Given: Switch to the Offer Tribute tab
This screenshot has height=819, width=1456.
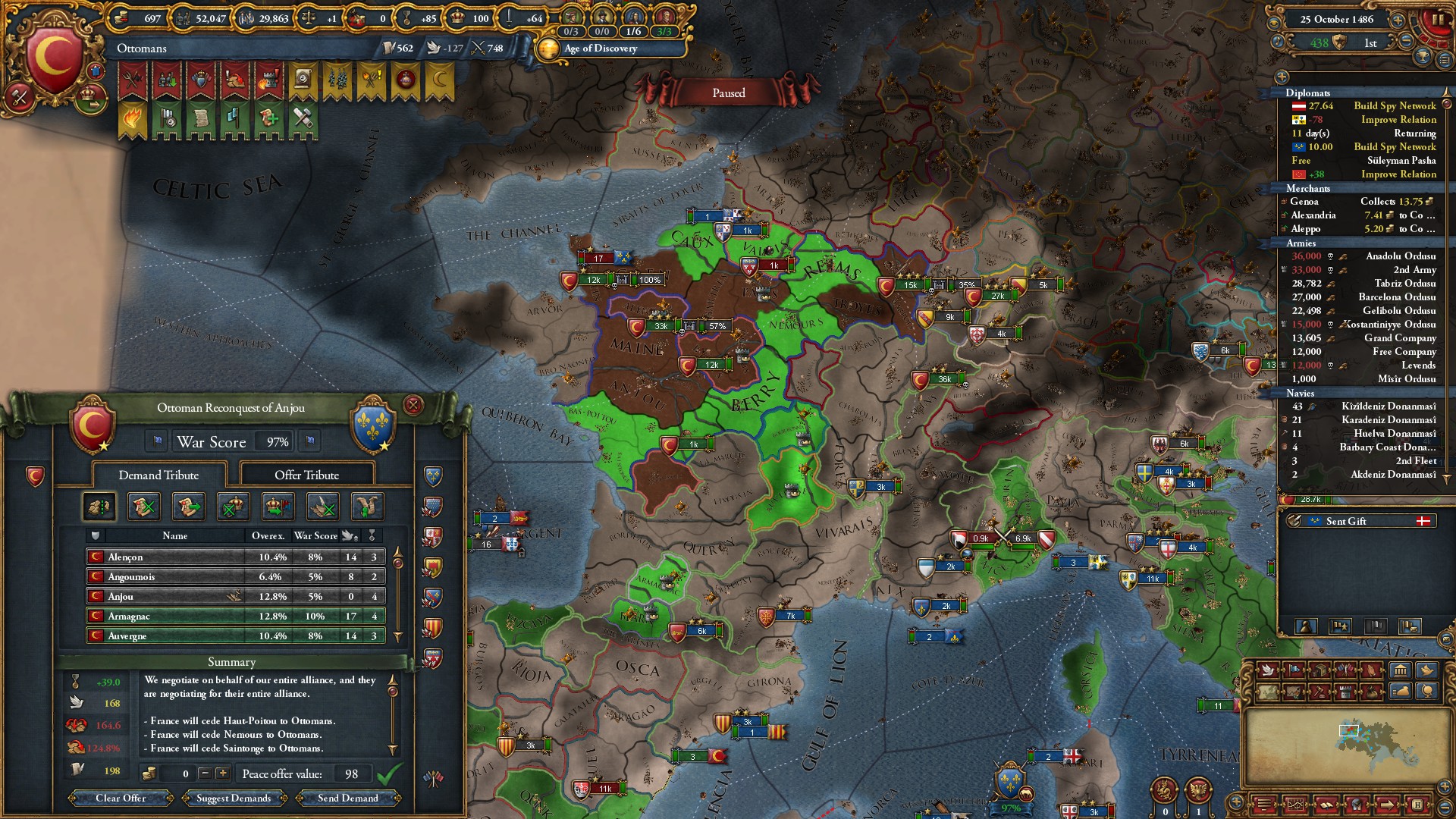Looking at the screenshot, I should pyautogui.click(x=306, y=475).
